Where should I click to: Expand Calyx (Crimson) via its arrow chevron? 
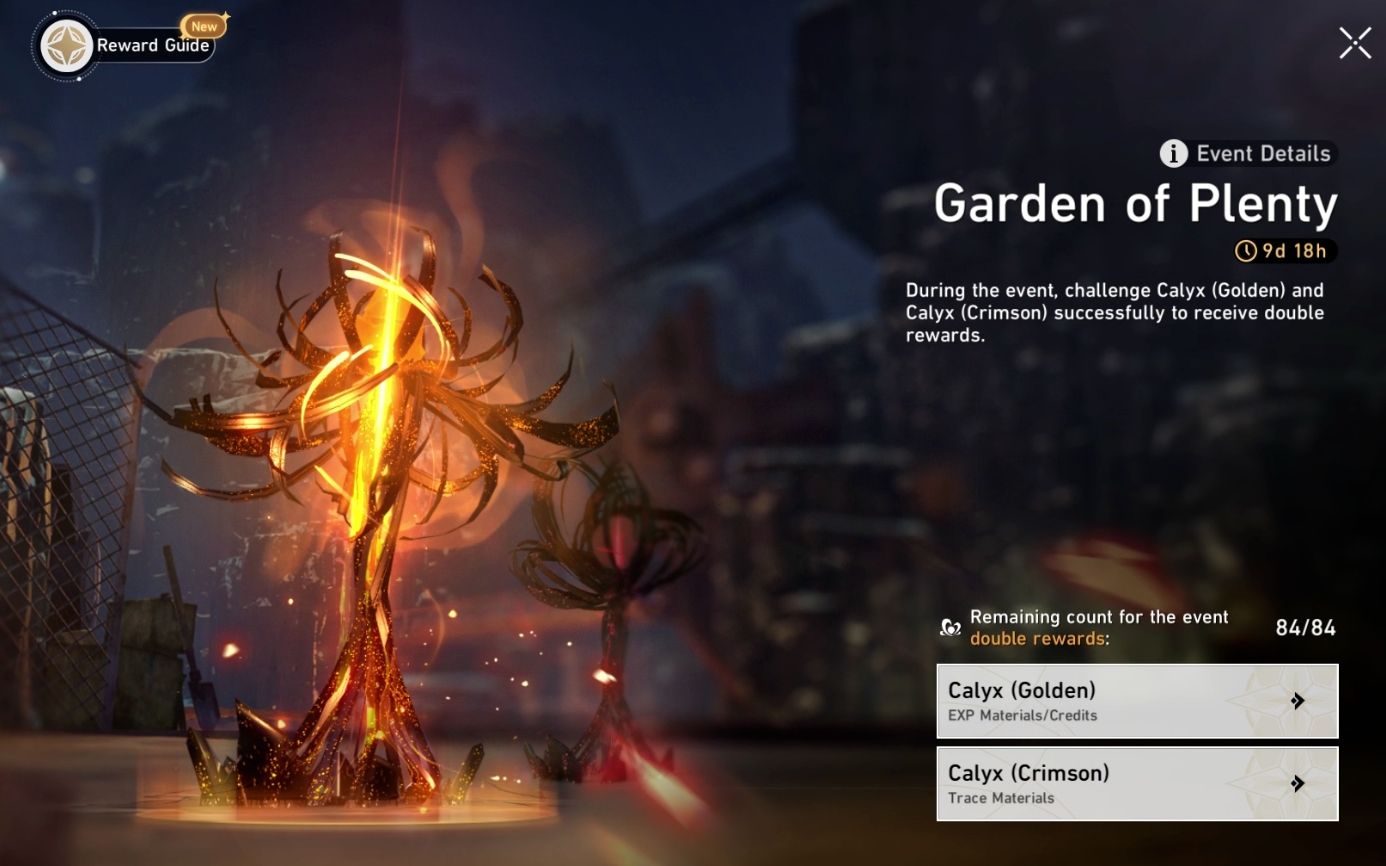pos(1298,783)
